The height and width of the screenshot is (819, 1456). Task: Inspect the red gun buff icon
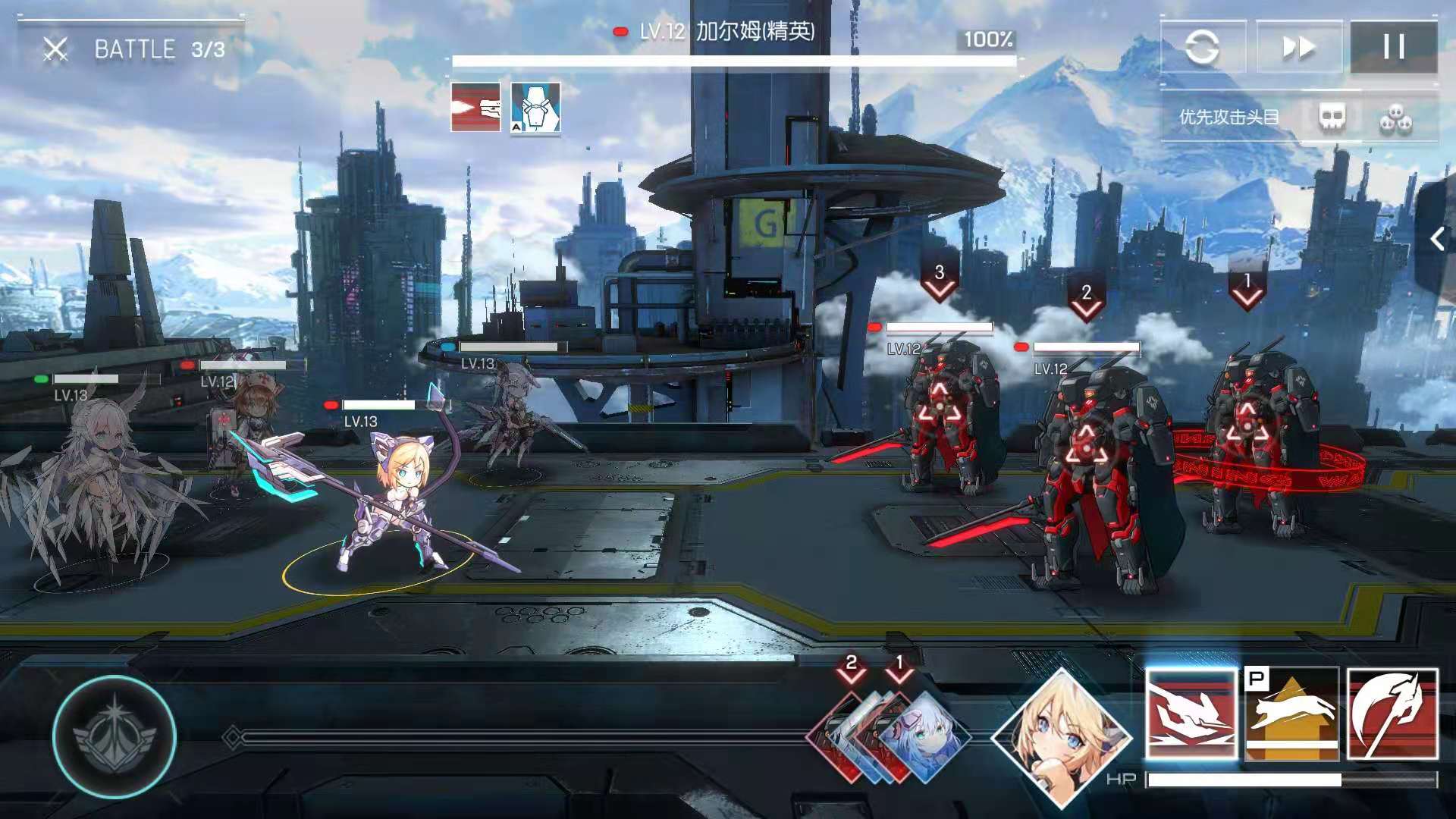click(x=476, y=108)
